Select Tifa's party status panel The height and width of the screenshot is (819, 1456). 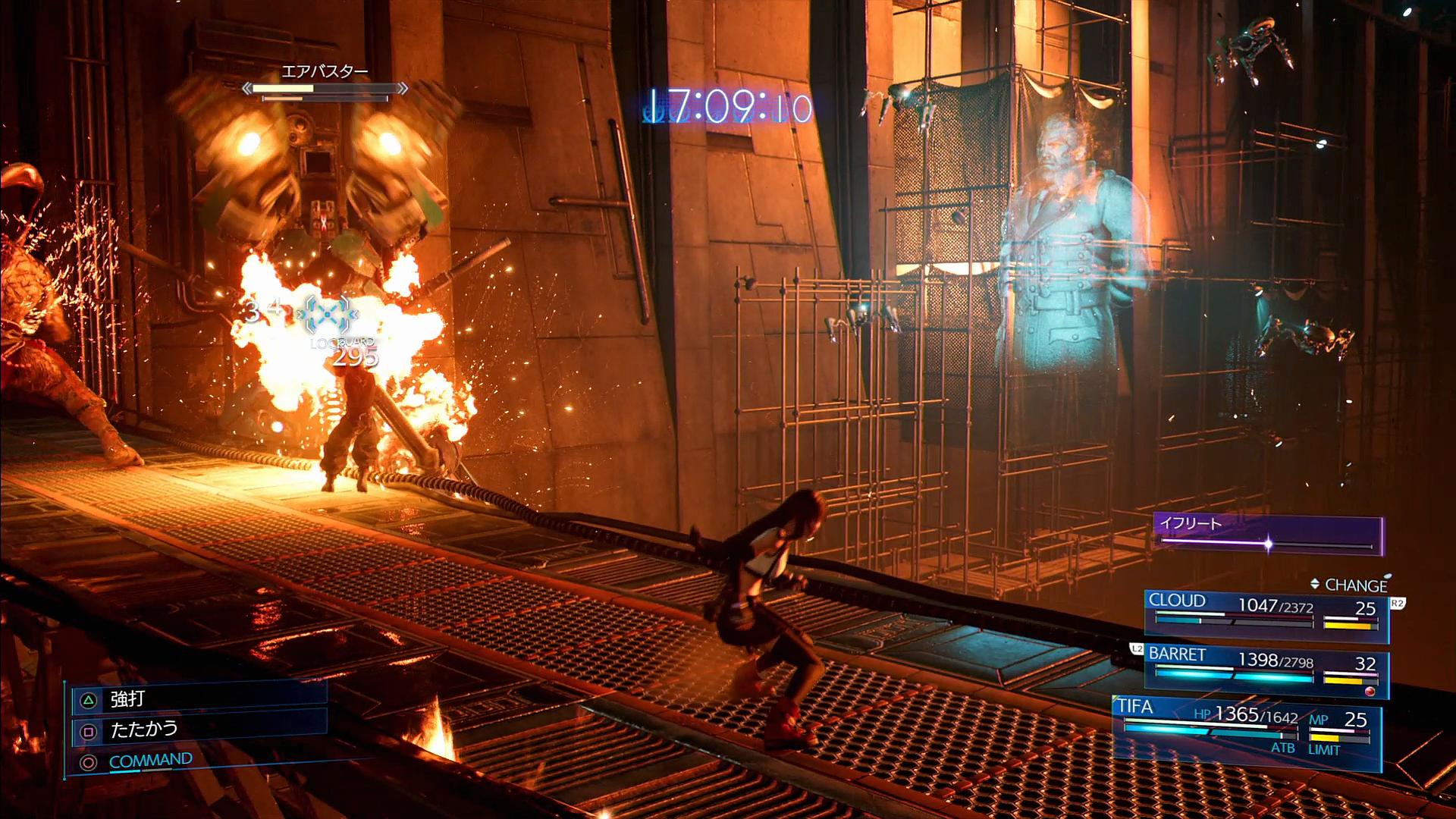coord(1245,732)
